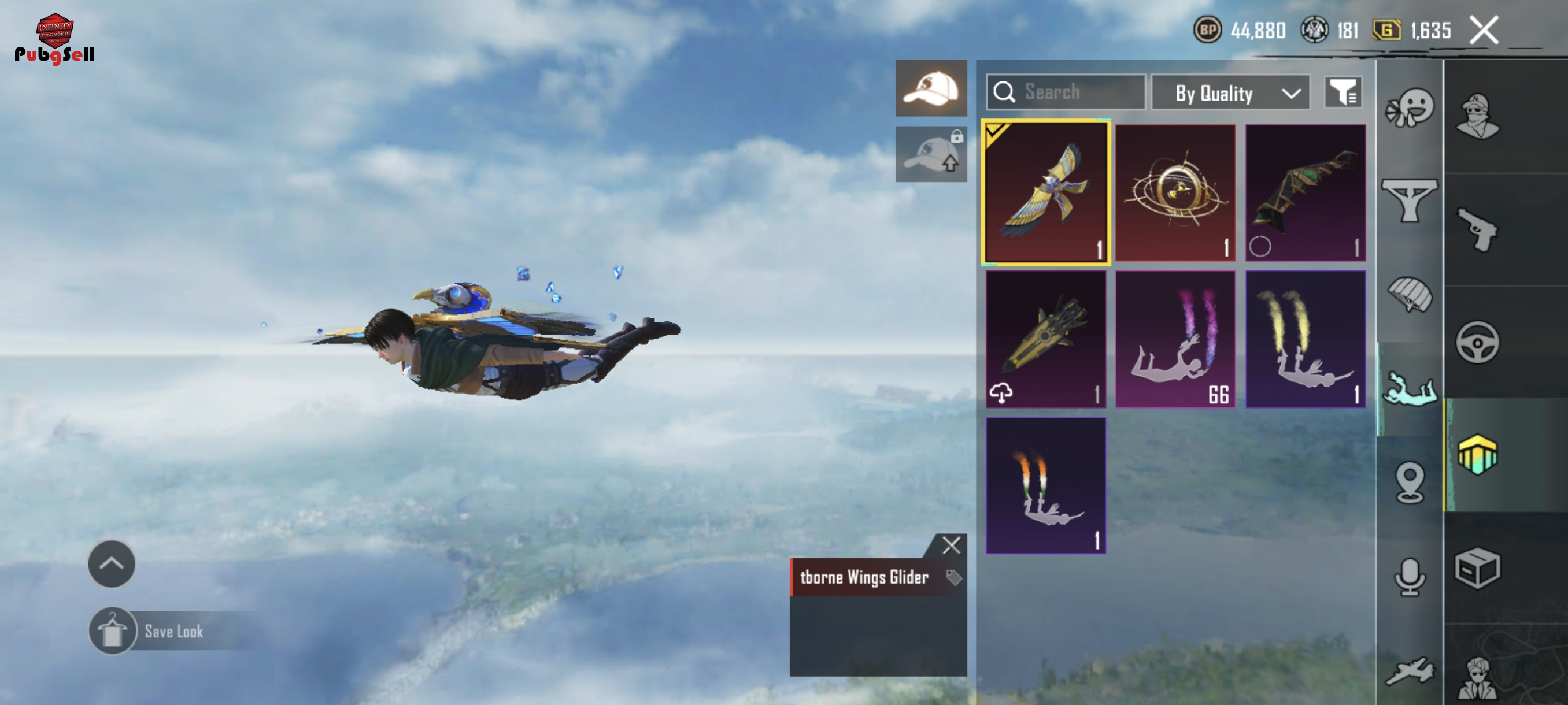Choose the golden orbit ring item
This screenshot has width=1568, height=705.
tap(1175, 192)
